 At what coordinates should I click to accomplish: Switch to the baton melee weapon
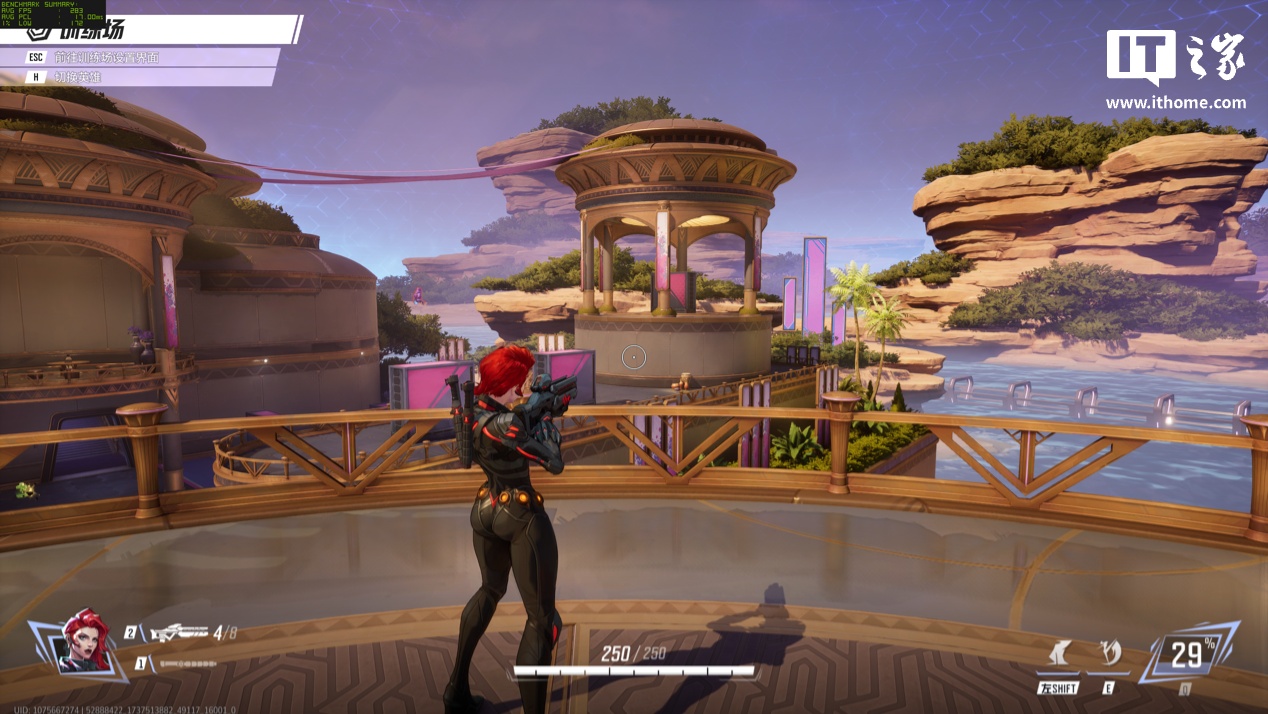(187, 664)
